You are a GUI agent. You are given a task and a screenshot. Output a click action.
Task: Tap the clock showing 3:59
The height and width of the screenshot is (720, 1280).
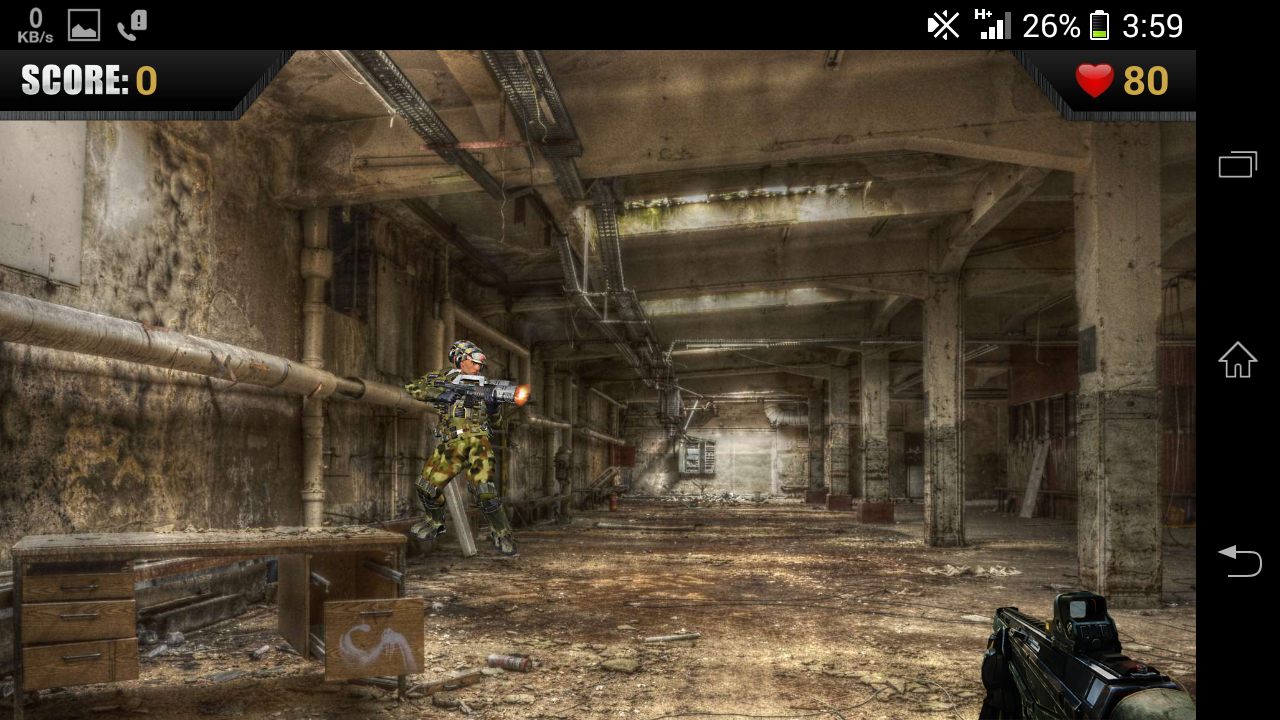point(1152,25)
